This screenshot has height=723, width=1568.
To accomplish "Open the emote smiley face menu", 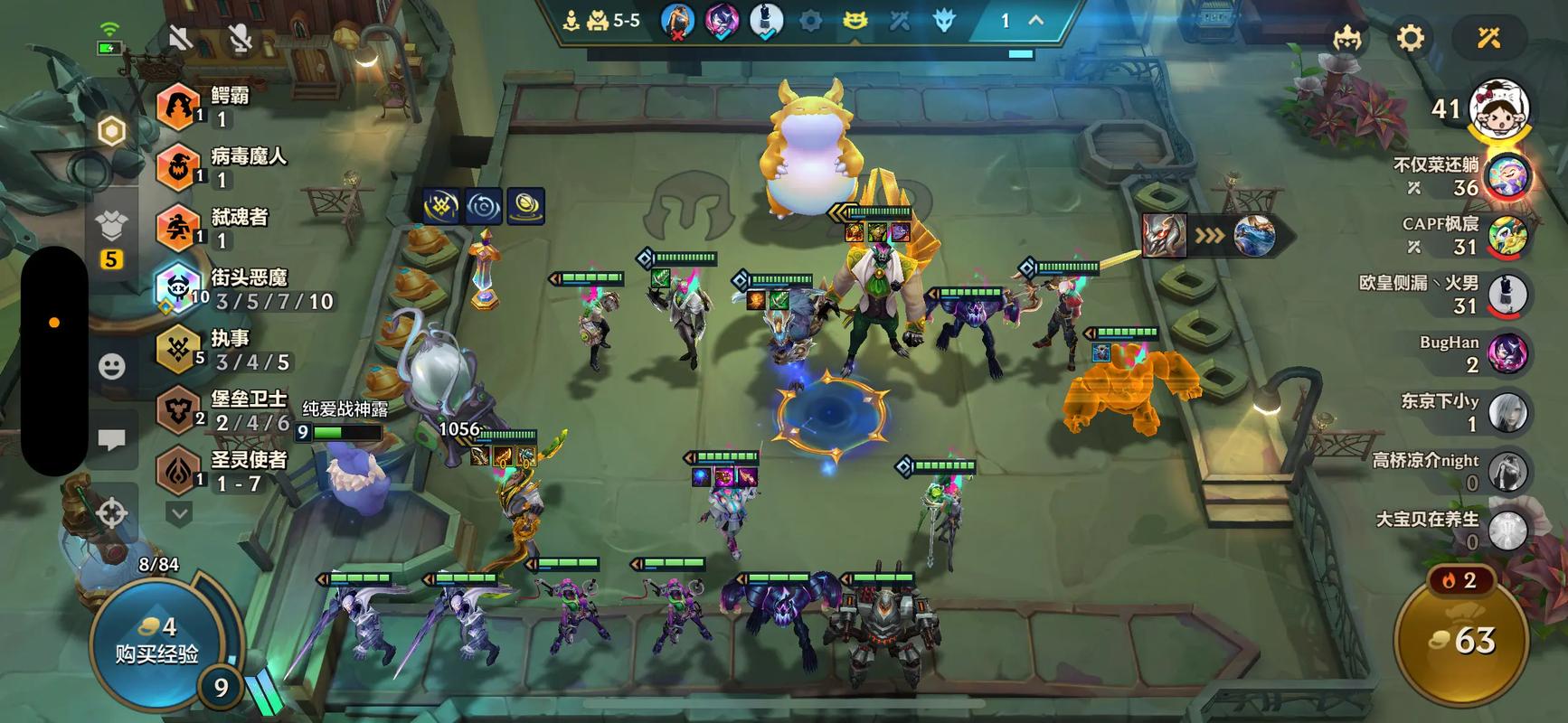I will point(111,366).
